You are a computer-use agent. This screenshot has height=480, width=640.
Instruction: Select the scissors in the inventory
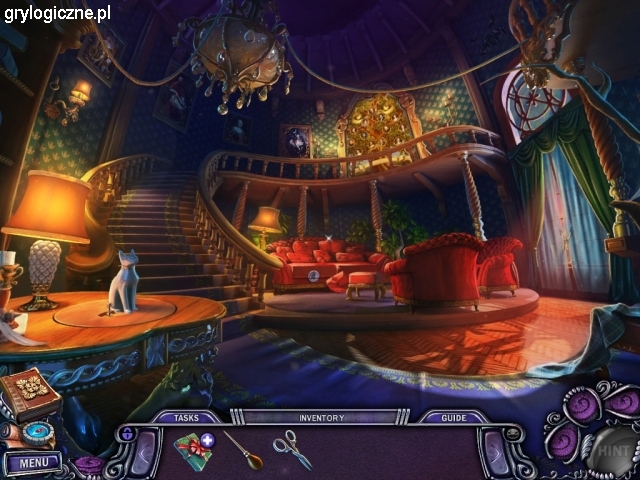[x=292, y=448]
